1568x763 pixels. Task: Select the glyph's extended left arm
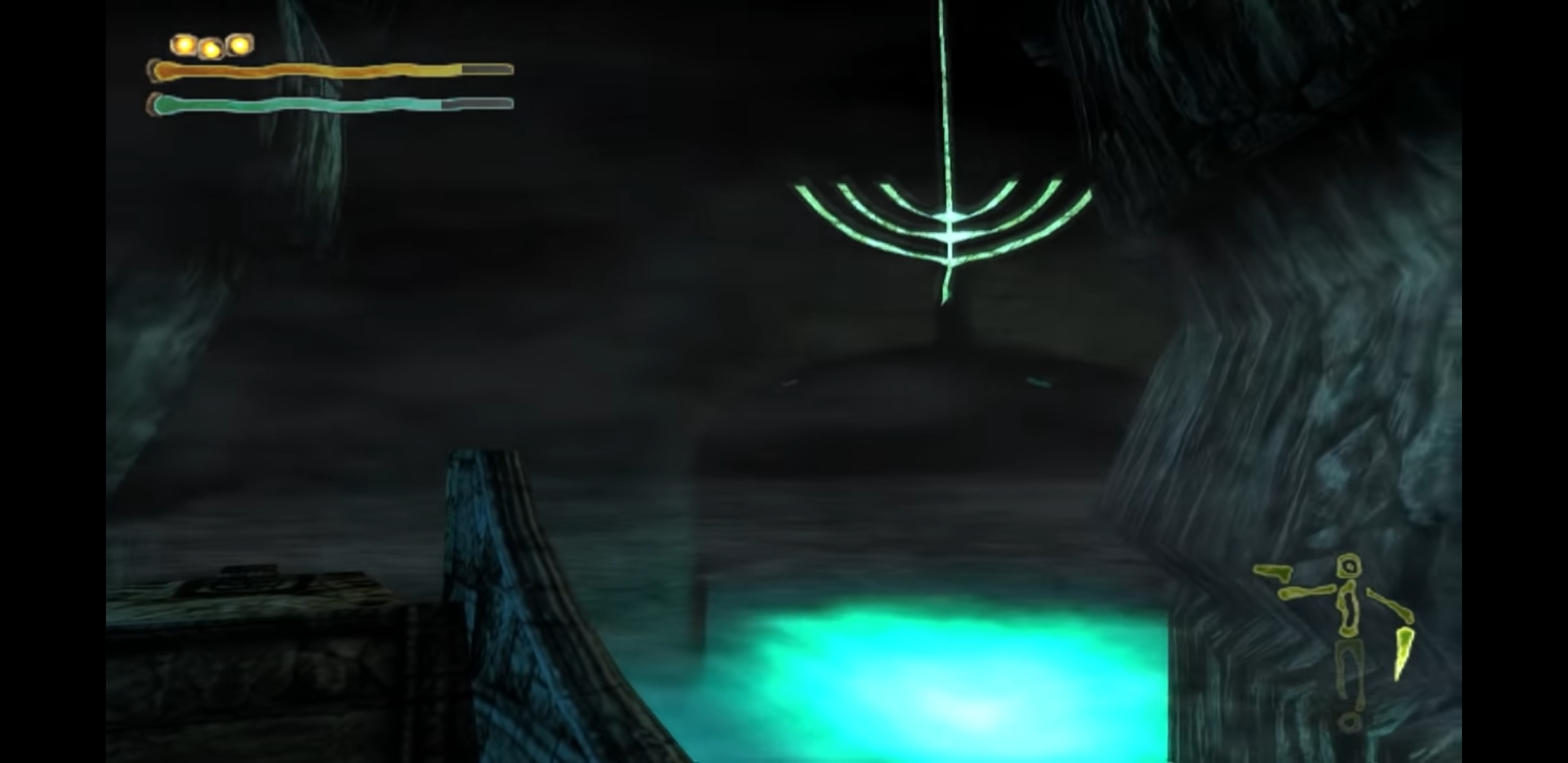pos(1305,592)
